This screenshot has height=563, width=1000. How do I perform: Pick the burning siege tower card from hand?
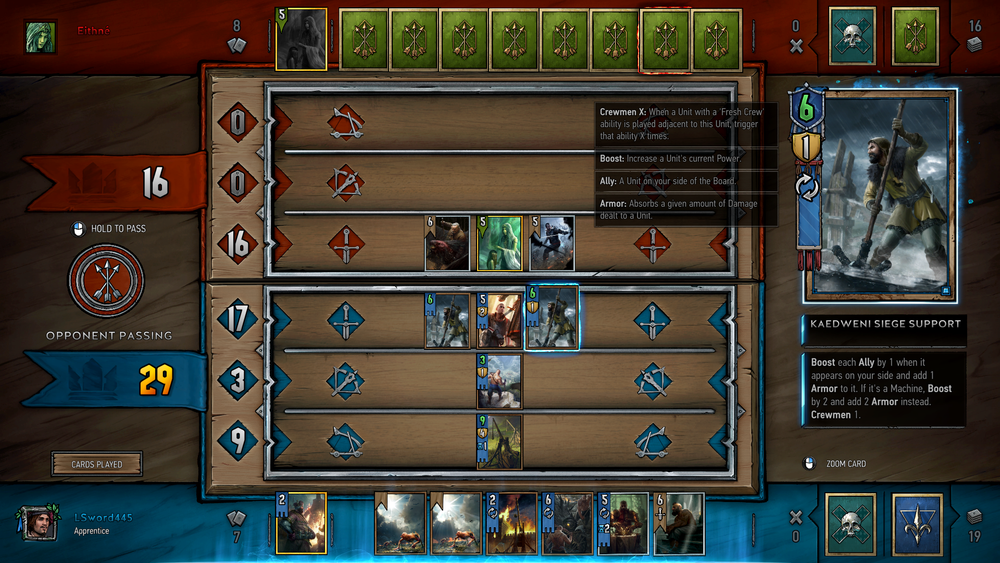[511, 523]
